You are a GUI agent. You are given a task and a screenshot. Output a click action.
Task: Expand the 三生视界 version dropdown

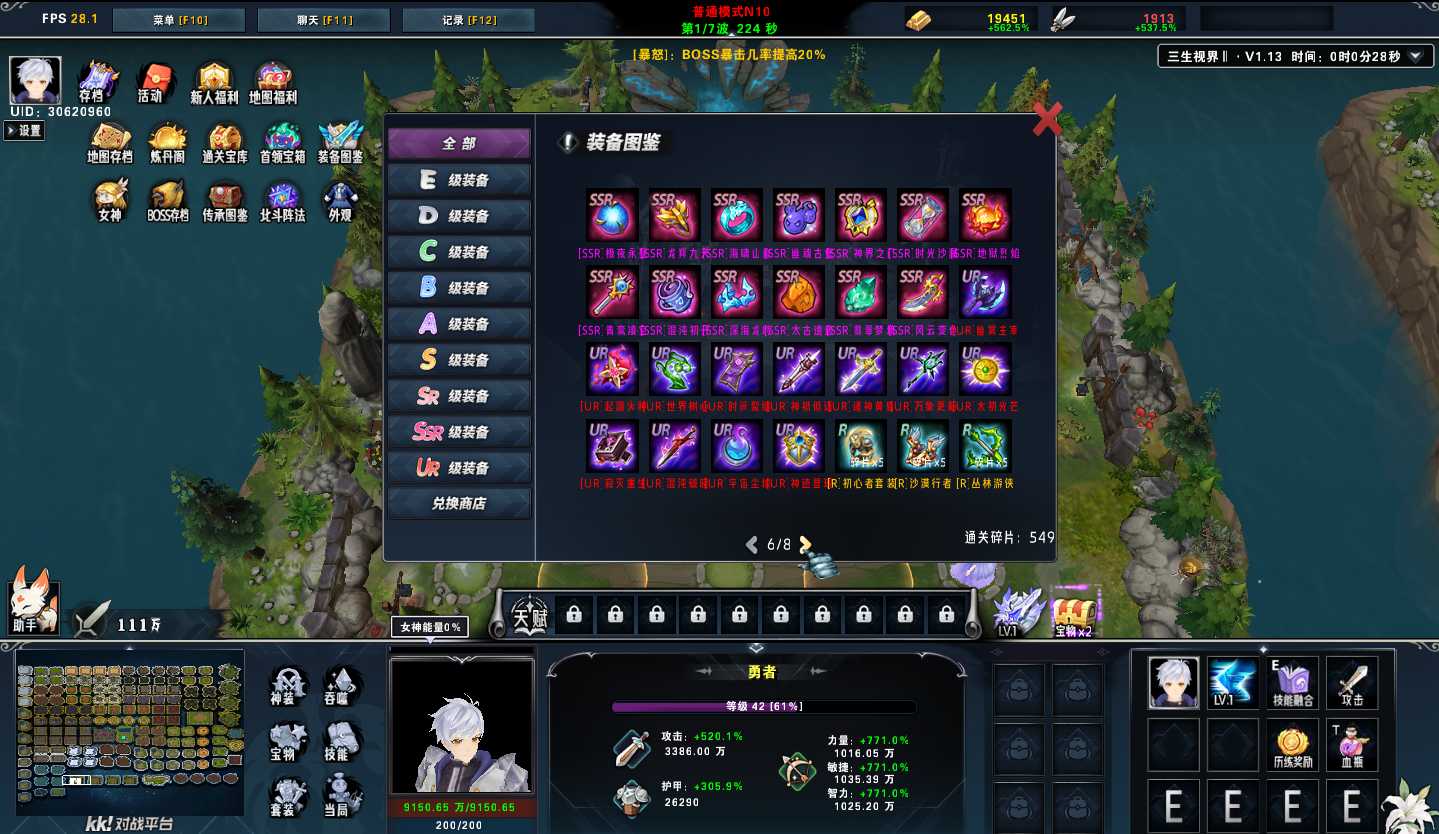point(1415,57)
